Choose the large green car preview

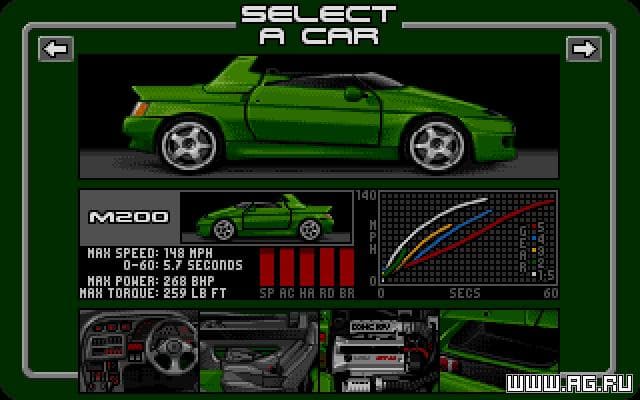(319, 115)
